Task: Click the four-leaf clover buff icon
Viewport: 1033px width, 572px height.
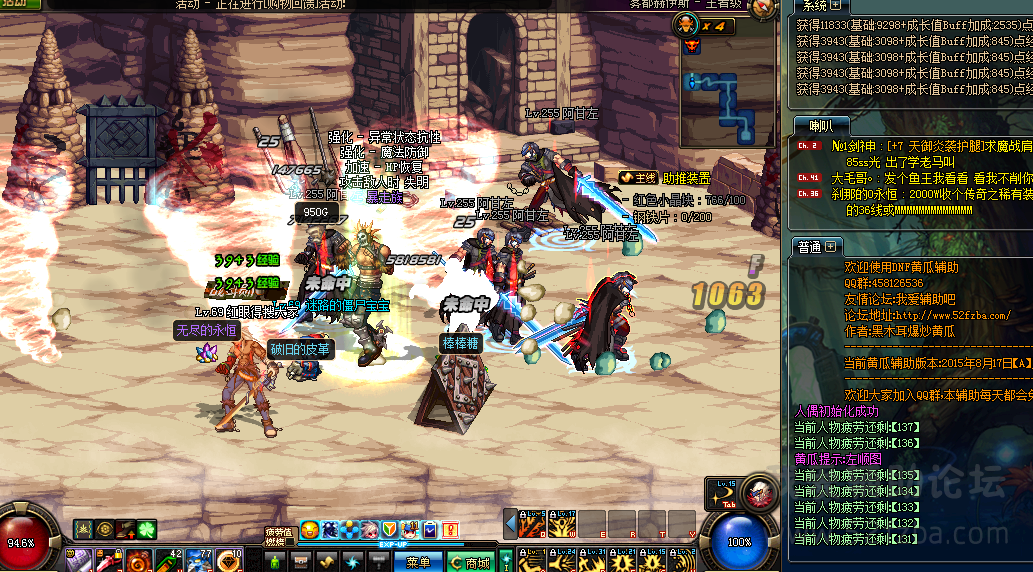Action: coord(147,528)
